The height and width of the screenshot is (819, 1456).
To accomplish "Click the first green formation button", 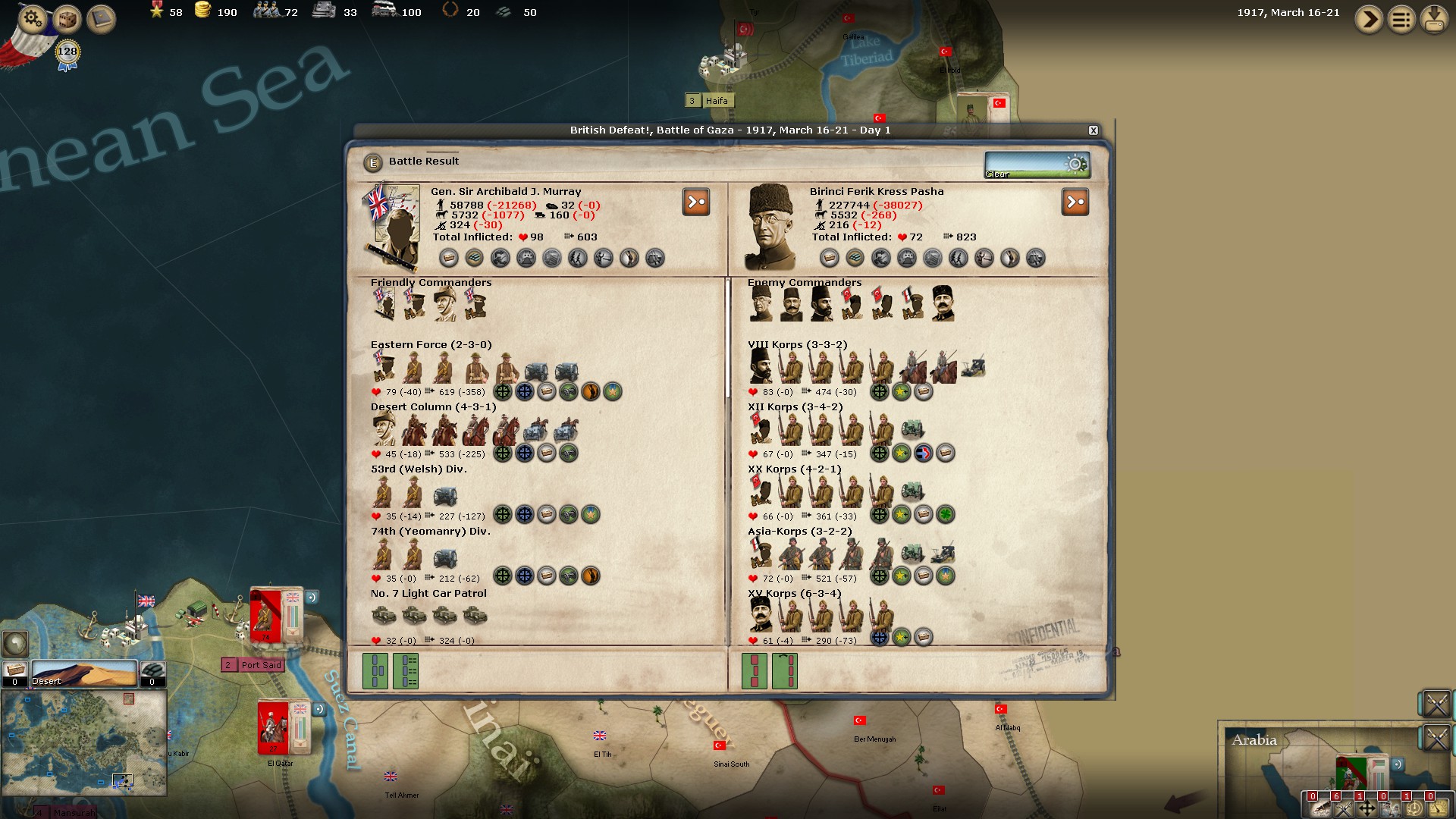I will [375, 670].
